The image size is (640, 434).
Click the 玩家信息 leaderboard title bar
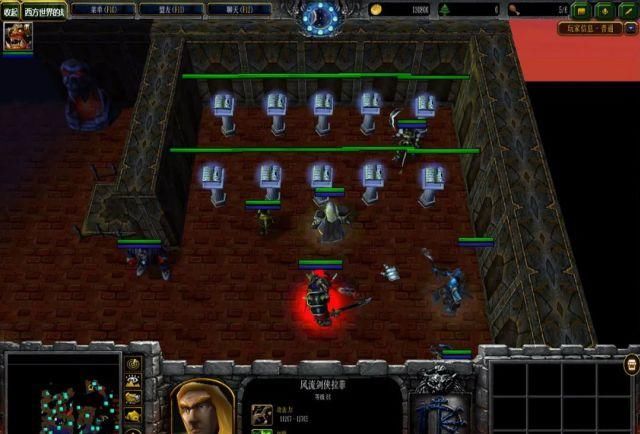pyautogui.click(x=590, y=29)
